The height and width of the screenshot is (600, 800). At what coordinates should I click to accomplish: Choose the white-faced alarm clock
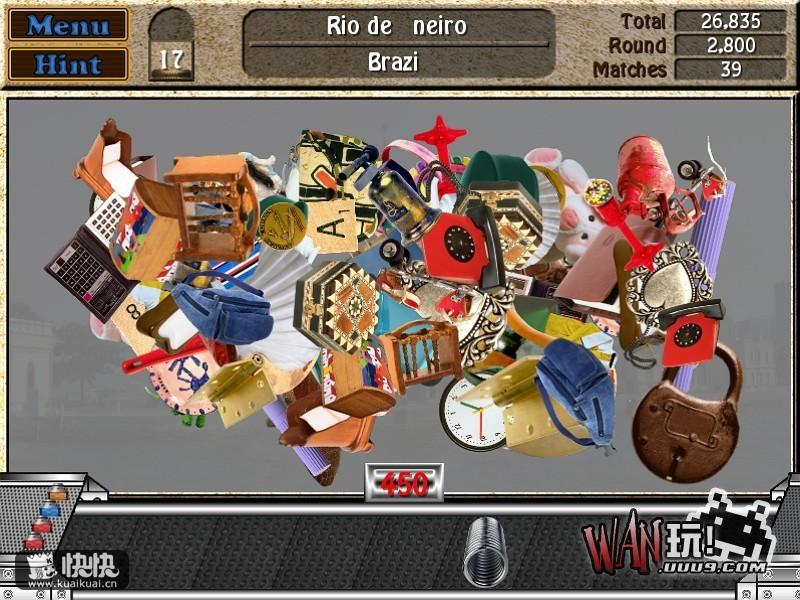[x=471, y=412]
